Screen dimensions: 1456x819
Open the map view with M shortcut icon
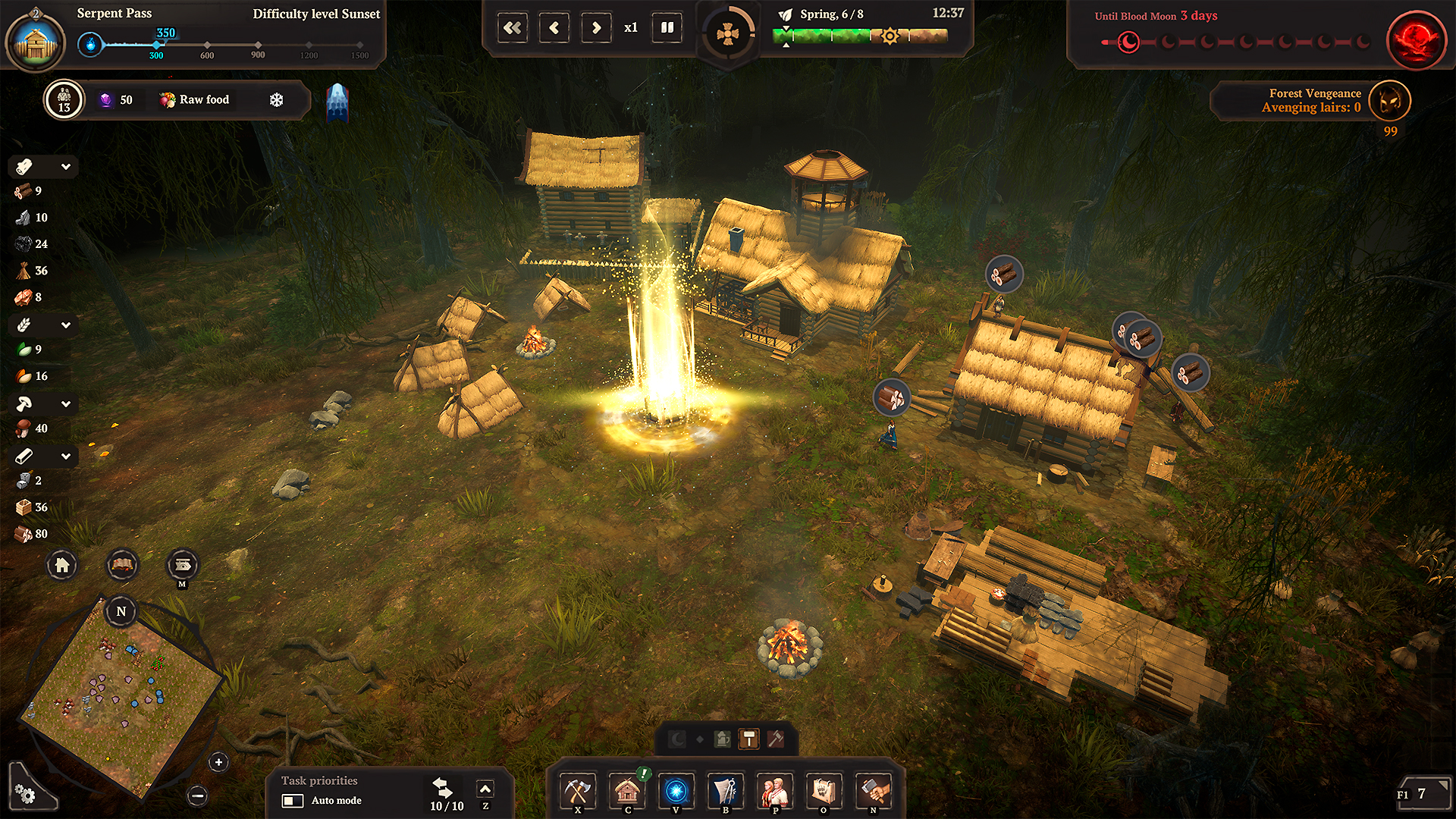point(181,565)
